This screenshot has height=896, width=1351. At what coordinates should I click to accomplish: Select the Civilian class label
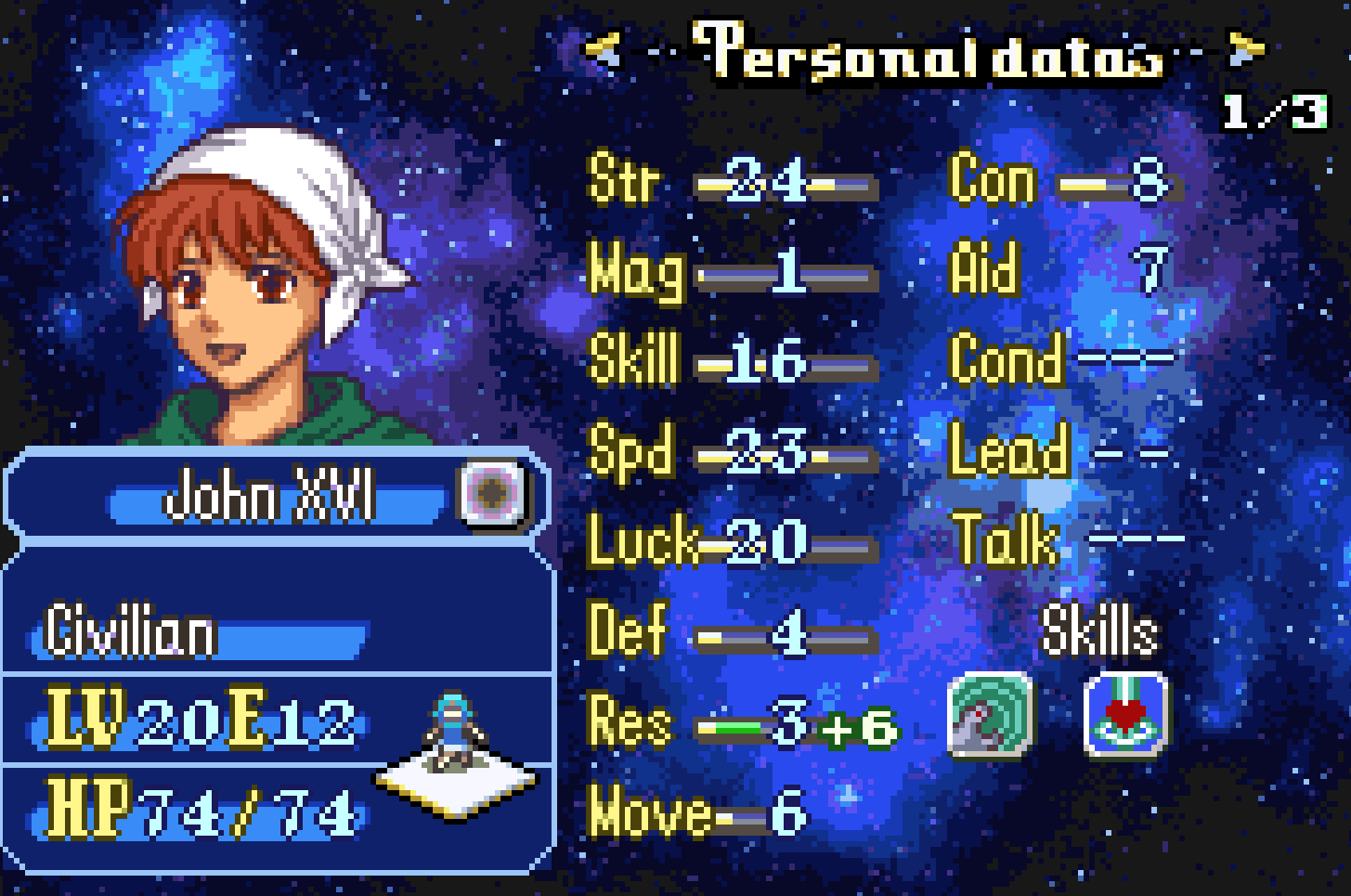point(131,633)
